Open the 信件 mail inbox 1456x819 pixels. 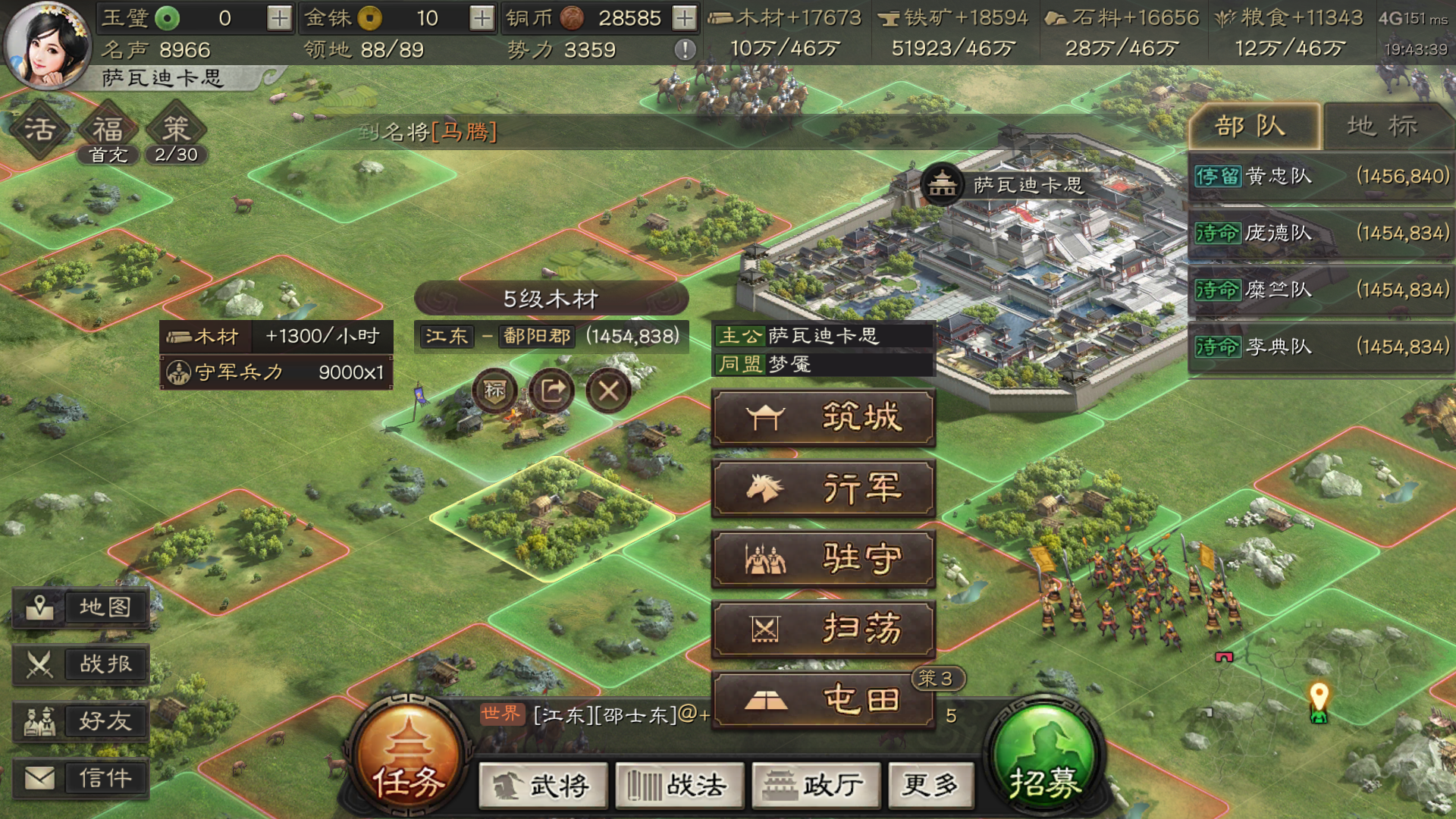click(x=81, y=777)
